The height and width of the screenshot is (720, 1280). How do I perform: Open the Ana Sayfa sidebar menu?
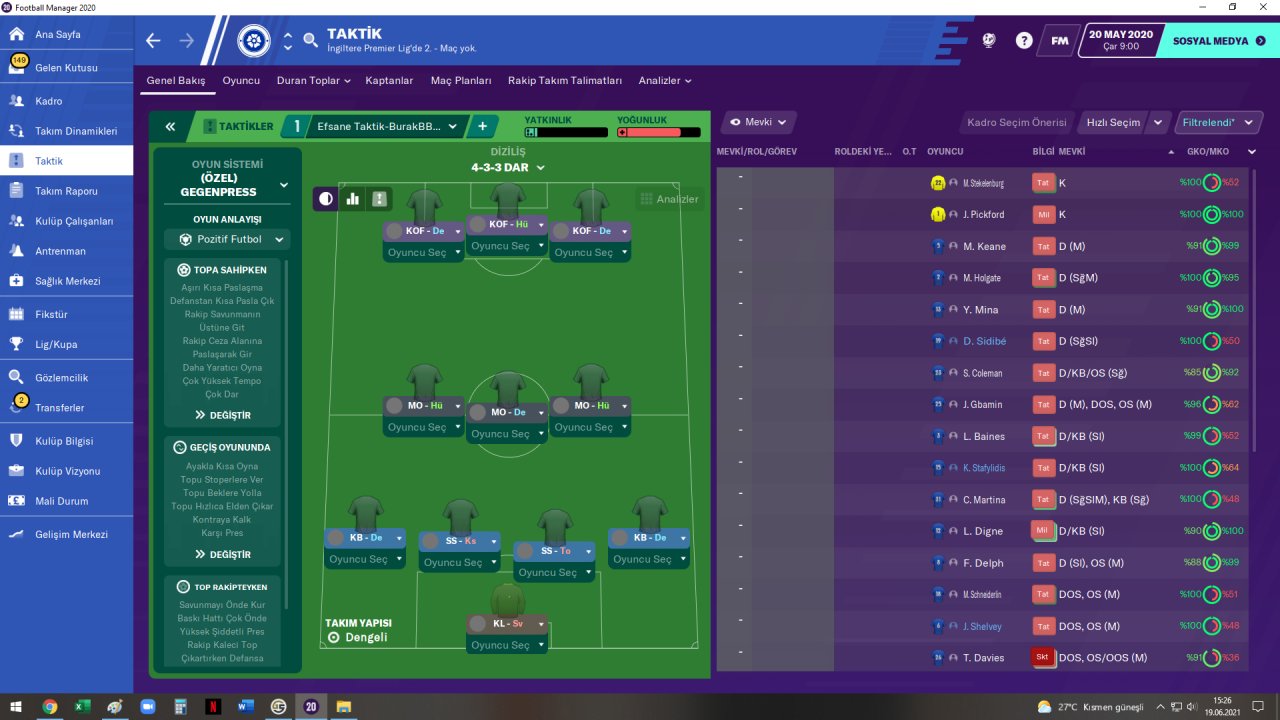coord(58,34)
